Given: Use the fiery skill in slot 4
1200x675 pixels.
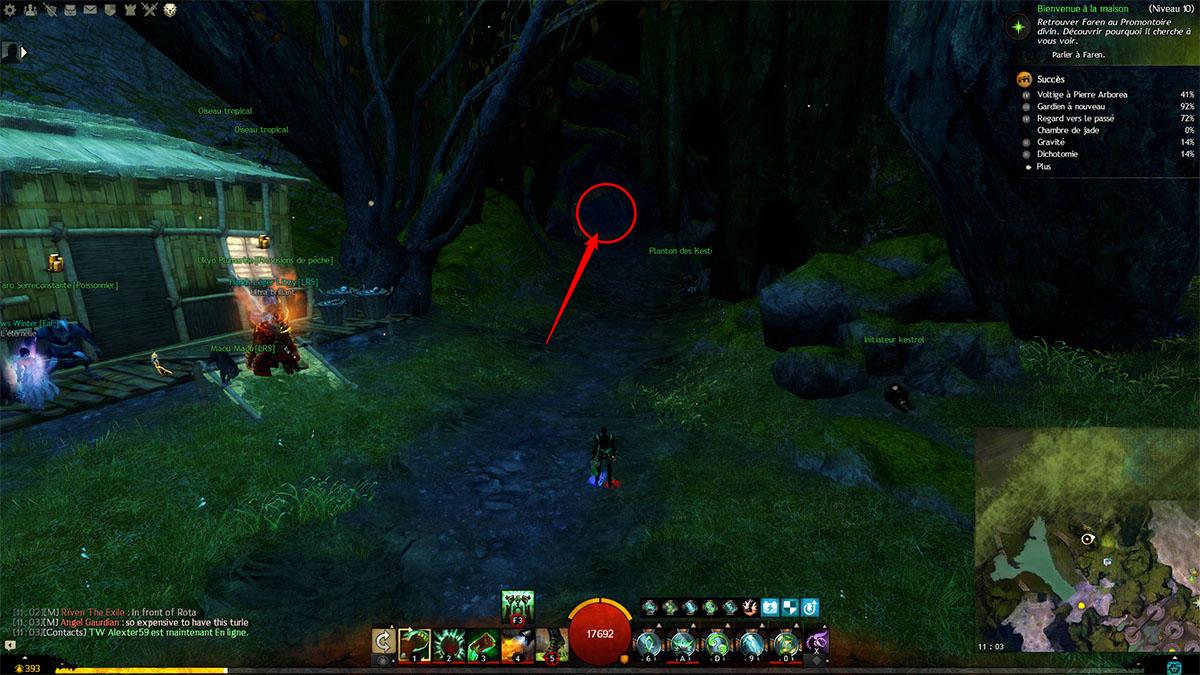Looking at the screenshot, I should click(517, 644).
